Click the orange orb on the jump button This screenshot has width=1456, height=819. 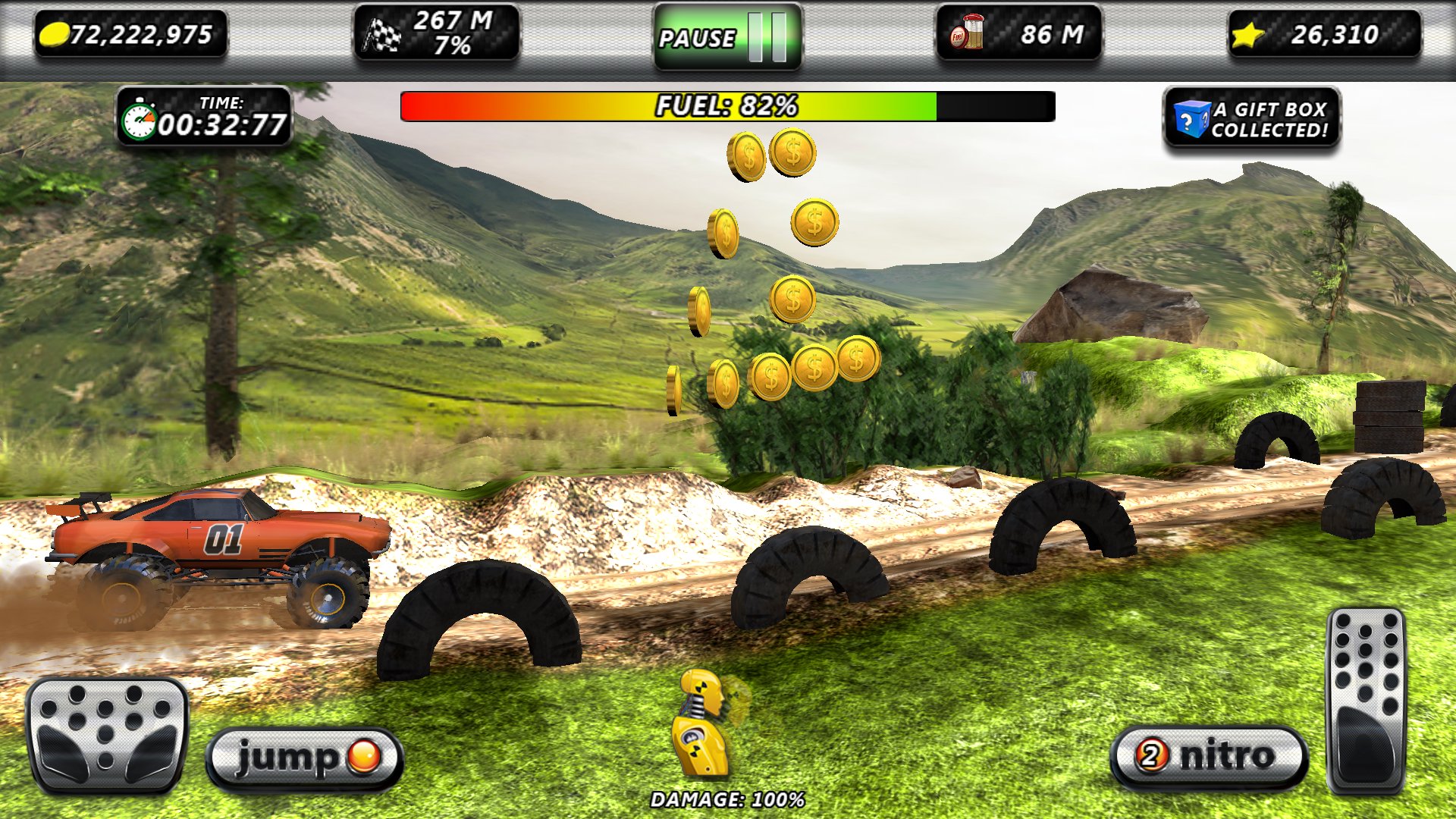coord(364,754)
